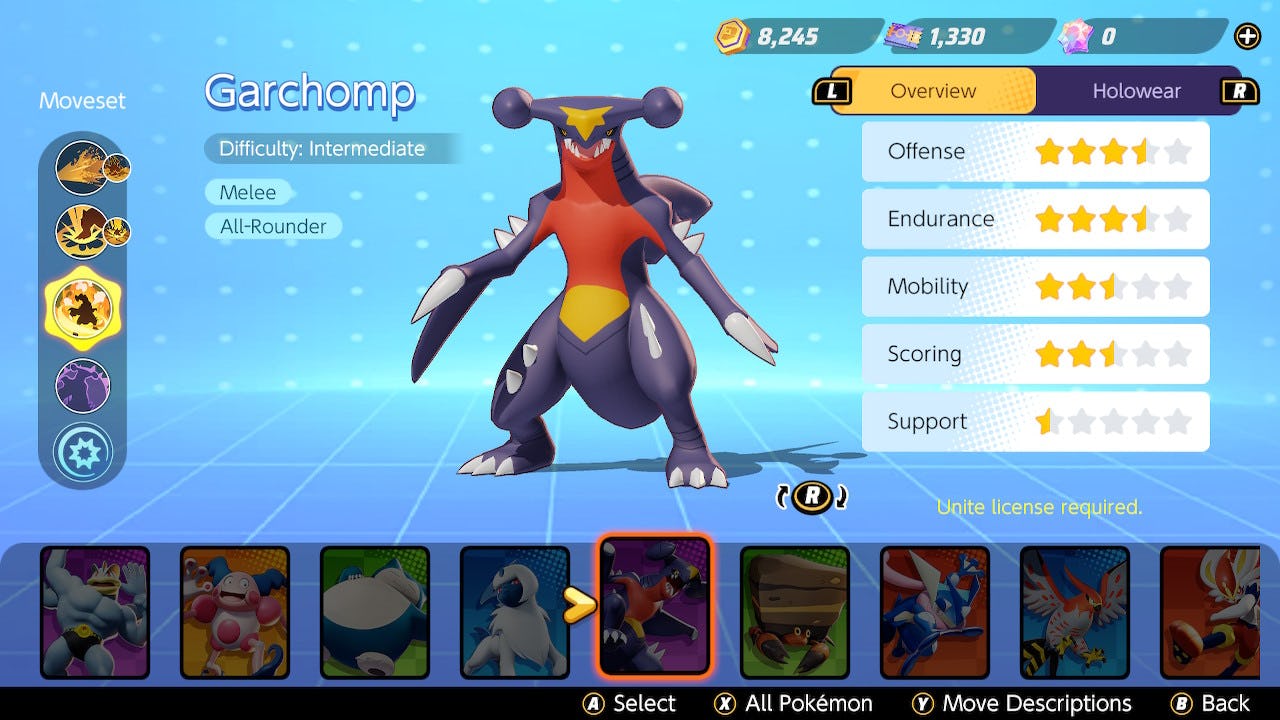Add gems with the plus button
Screen dimensions: 1280x720
1247,37
